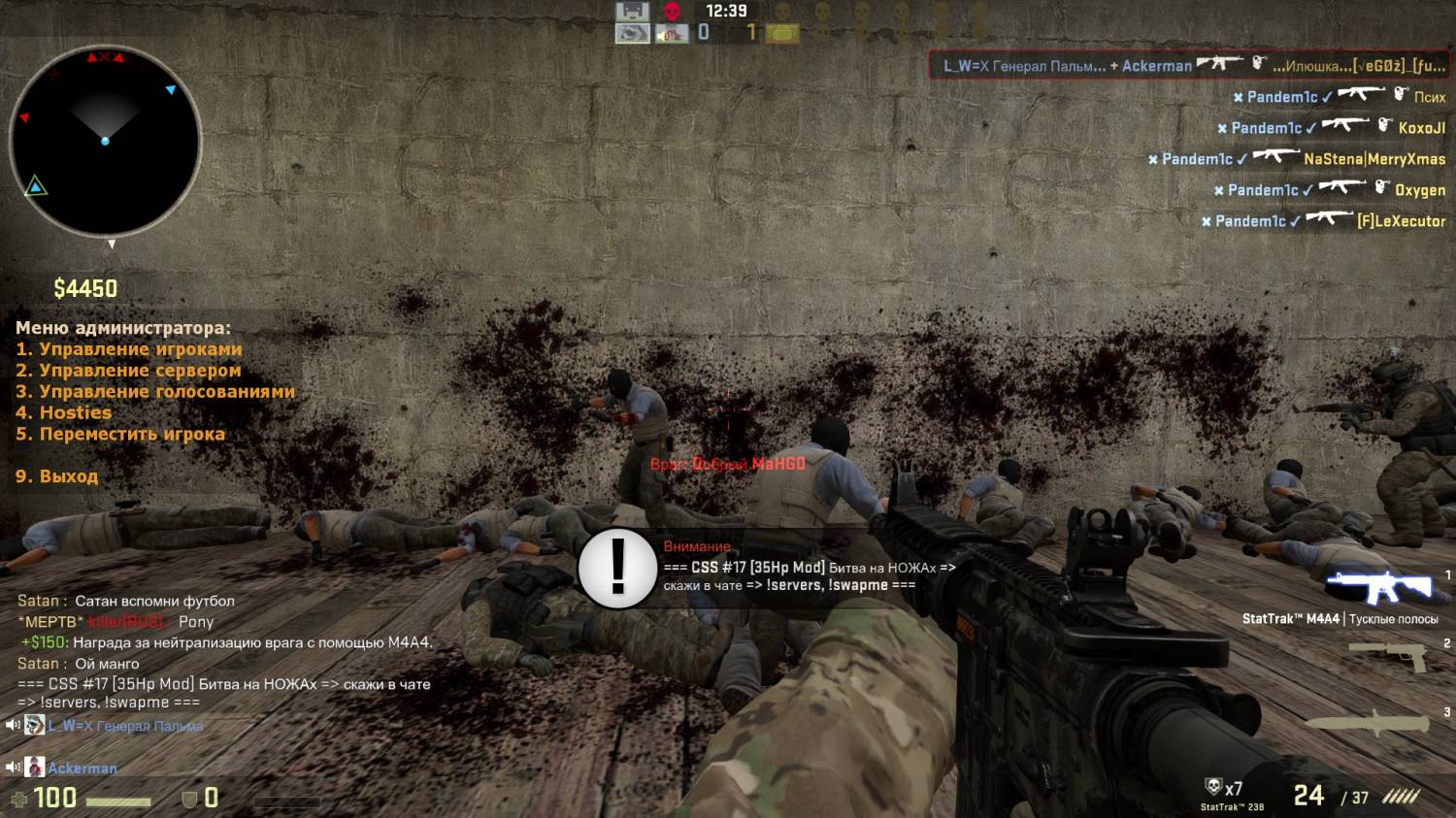The height and width of the screenshot is (818, 1456).
Task: Select the StatTrak M4A4 weapon slot
Action: (1378, 587)
